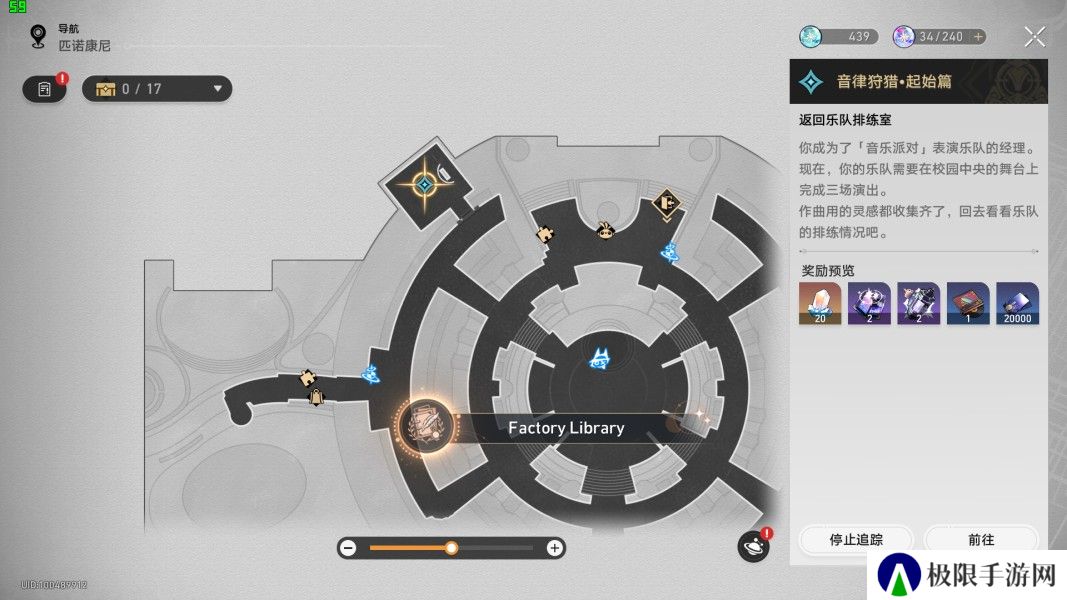
Task: Click the exit door marker on map
Action: tap(667, 204)
